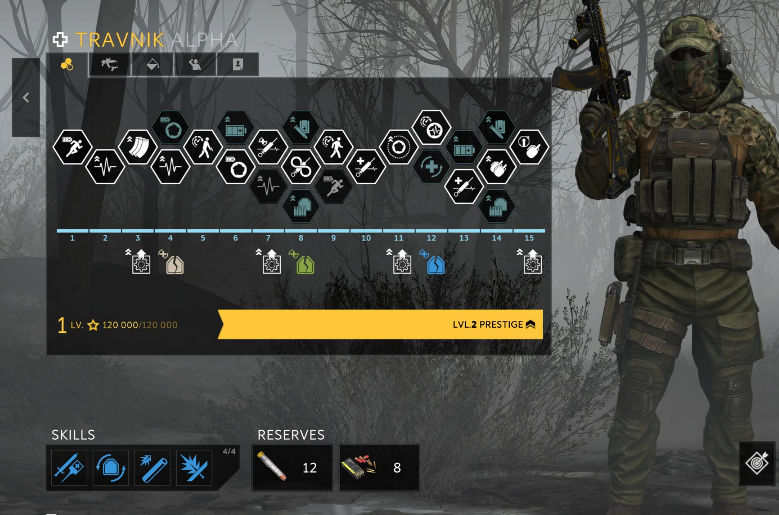Pick the handcuffs perk hexagon
Screen dimensions: 779x515
coord(300,165)
